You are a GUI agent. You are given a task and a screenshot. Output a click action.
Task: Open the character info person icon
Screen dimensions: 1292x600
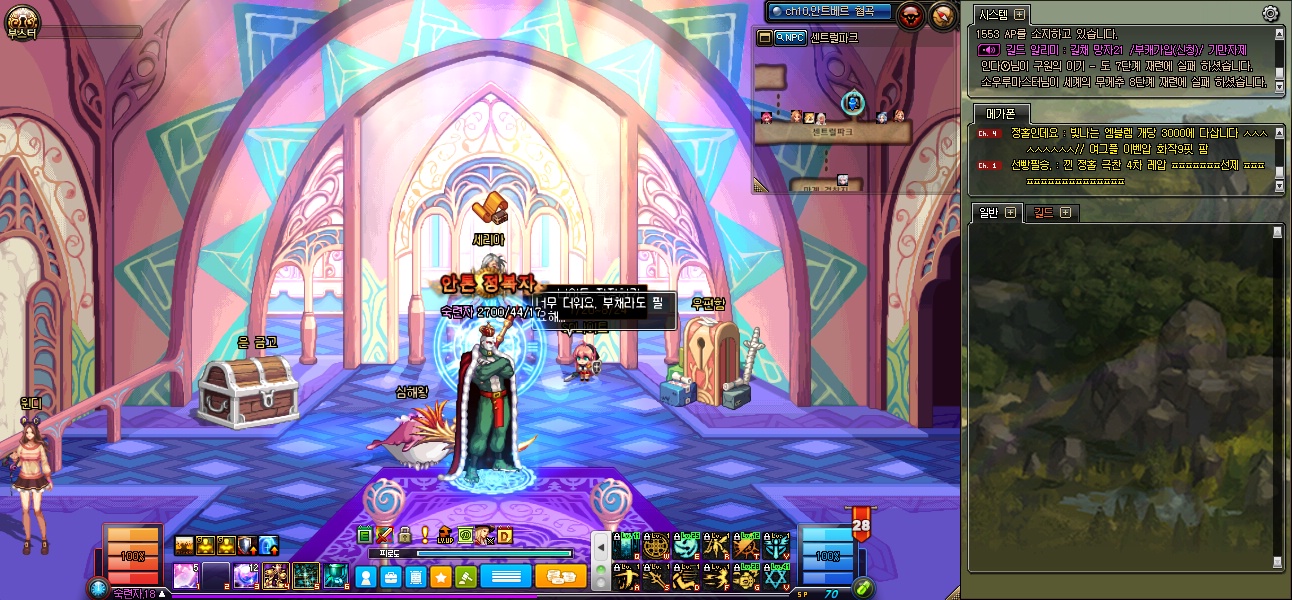point(367,577)
